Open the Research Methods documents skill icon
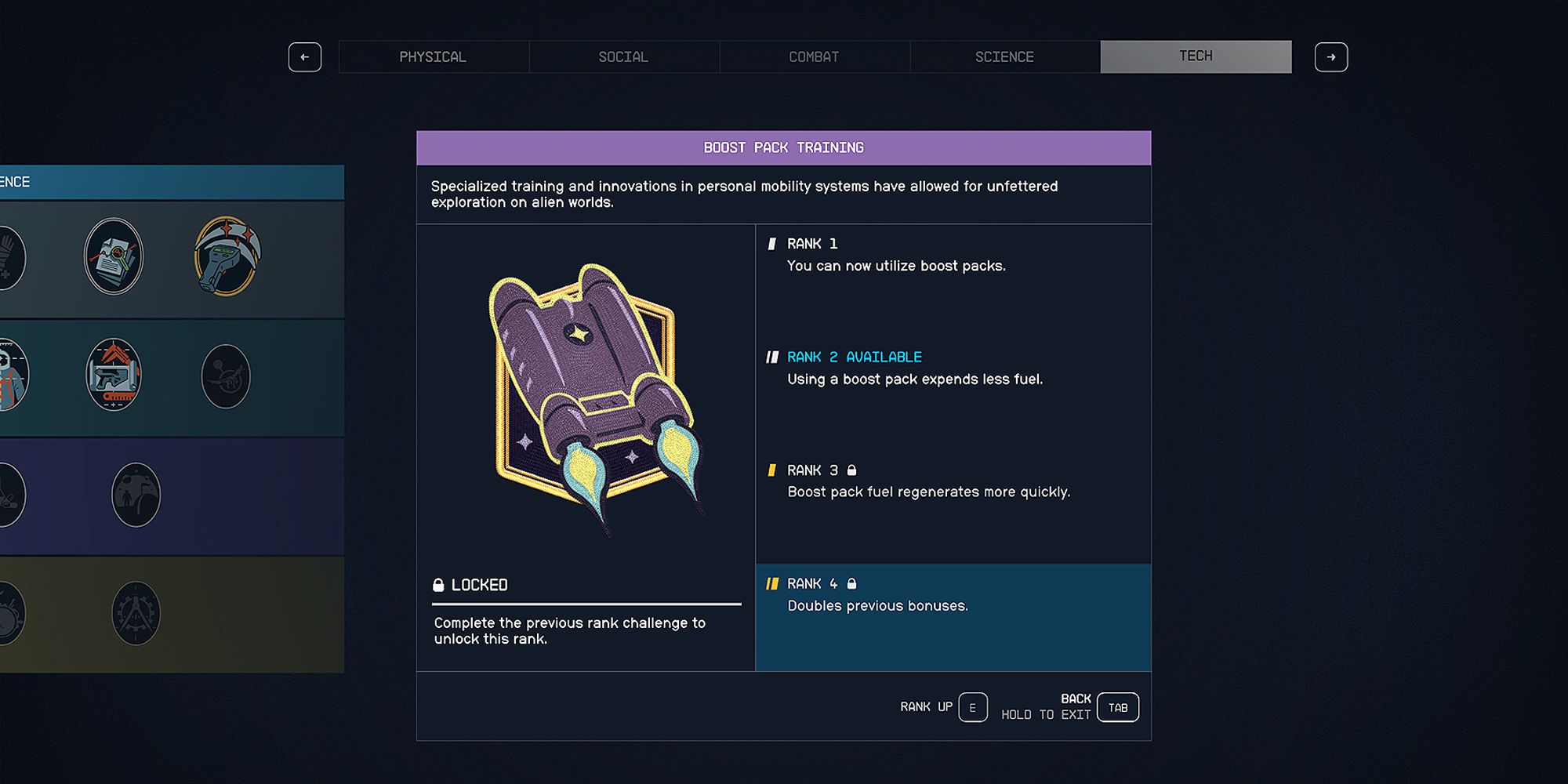 [x=114, y=256]
